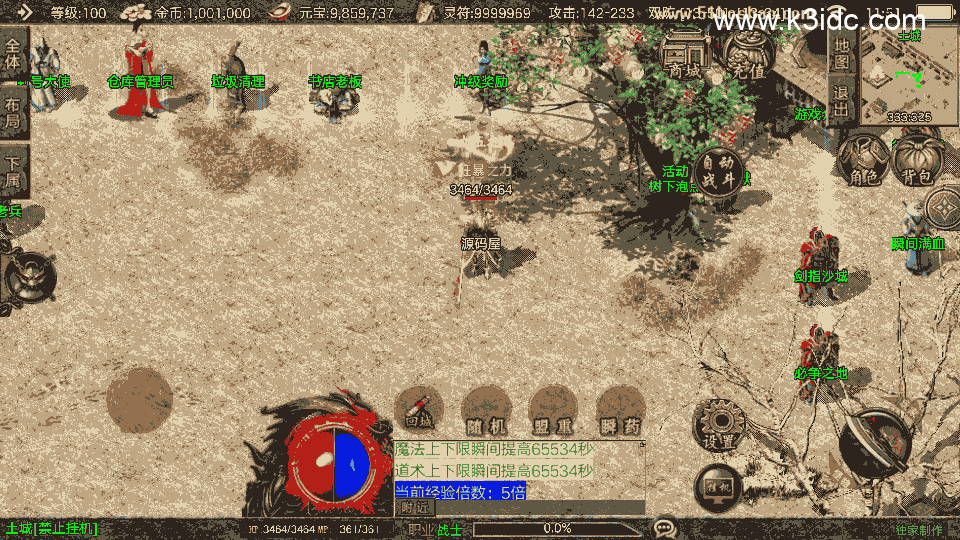Open the chat speech bubble icon
This screenshot has height=540, width=960.
tap(664, 527)
